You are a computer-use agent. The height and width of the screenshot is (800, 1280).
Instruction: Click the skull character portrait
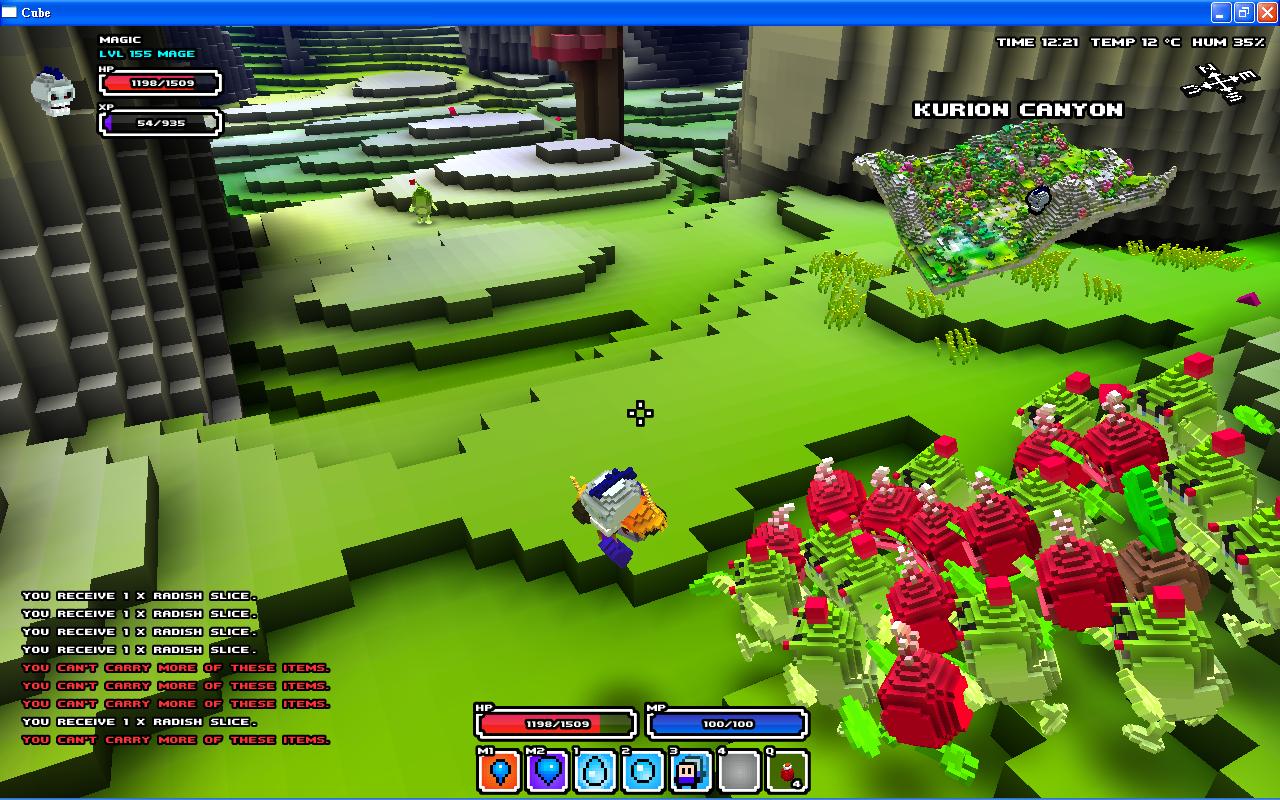54,92
